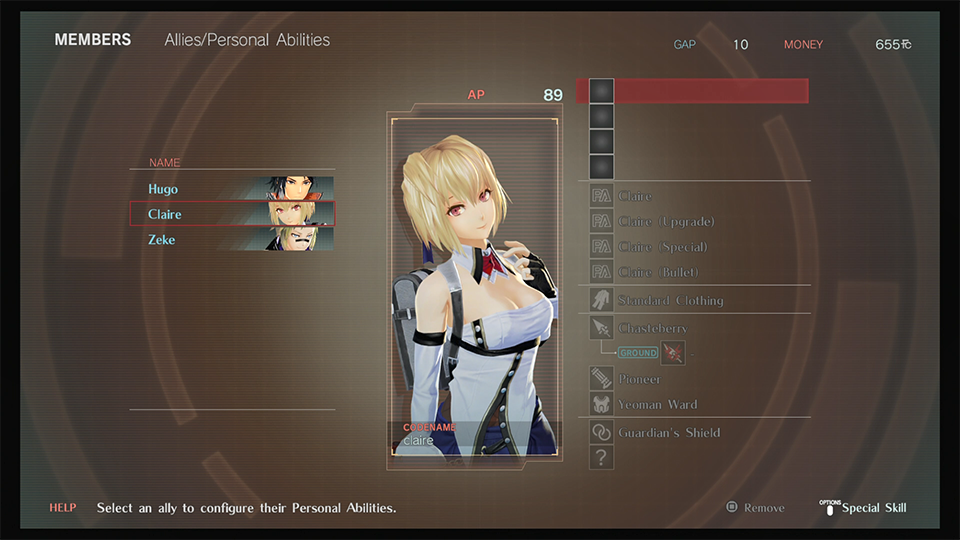
Task: Click Claire's character portrait card
Action: coord(474,290)
